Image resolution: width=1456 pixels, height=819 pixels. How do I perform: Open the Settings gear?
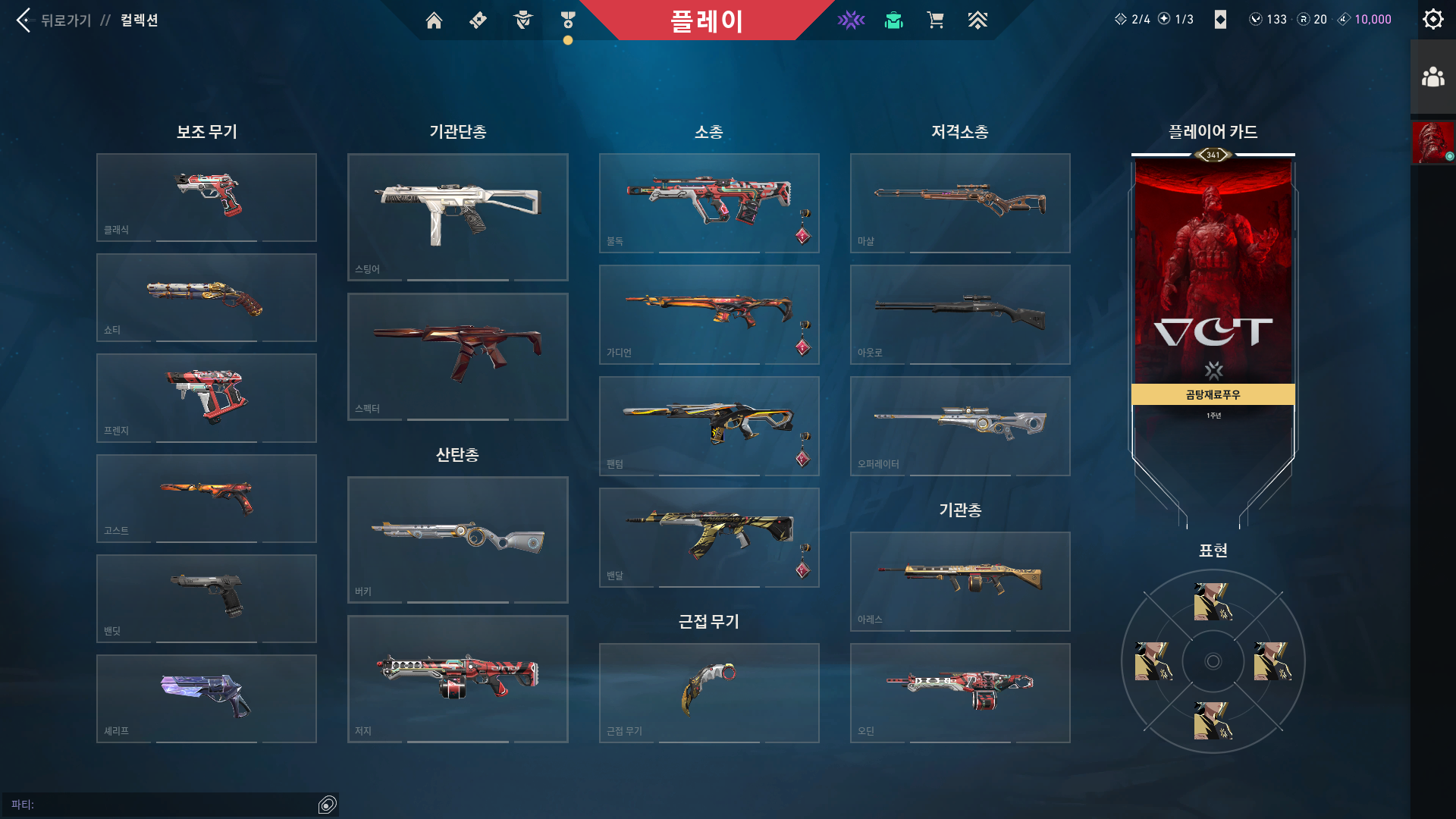1432,19
